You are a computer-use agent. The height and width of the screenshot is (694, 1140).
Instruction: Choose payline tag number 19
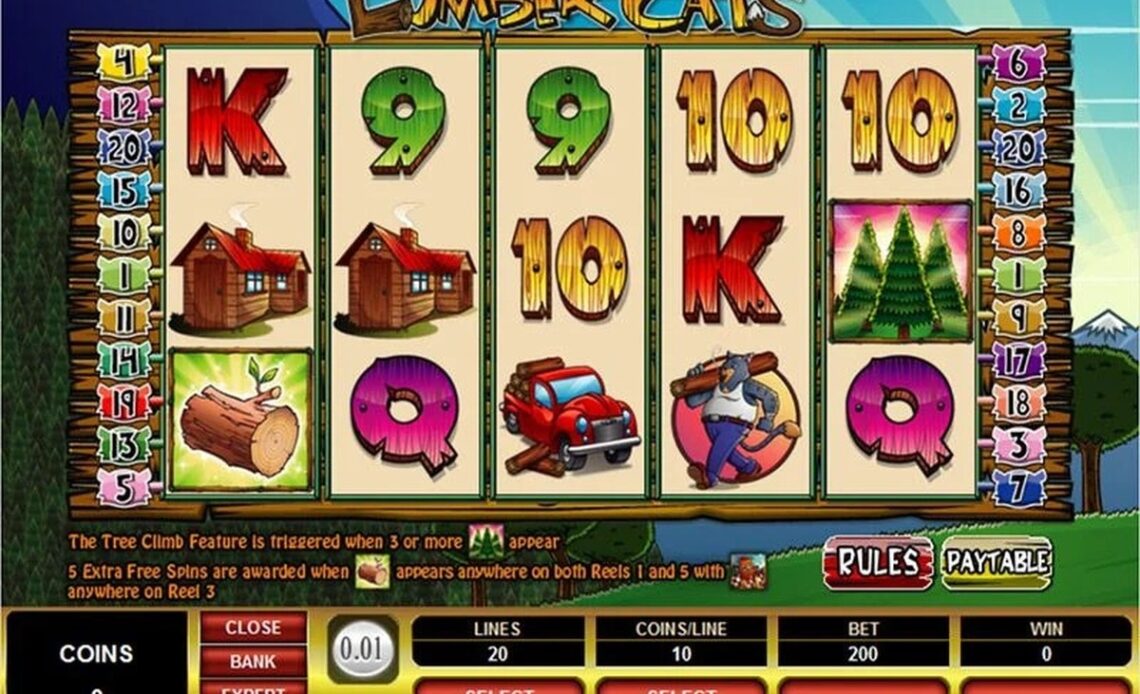tap(124, 402)
